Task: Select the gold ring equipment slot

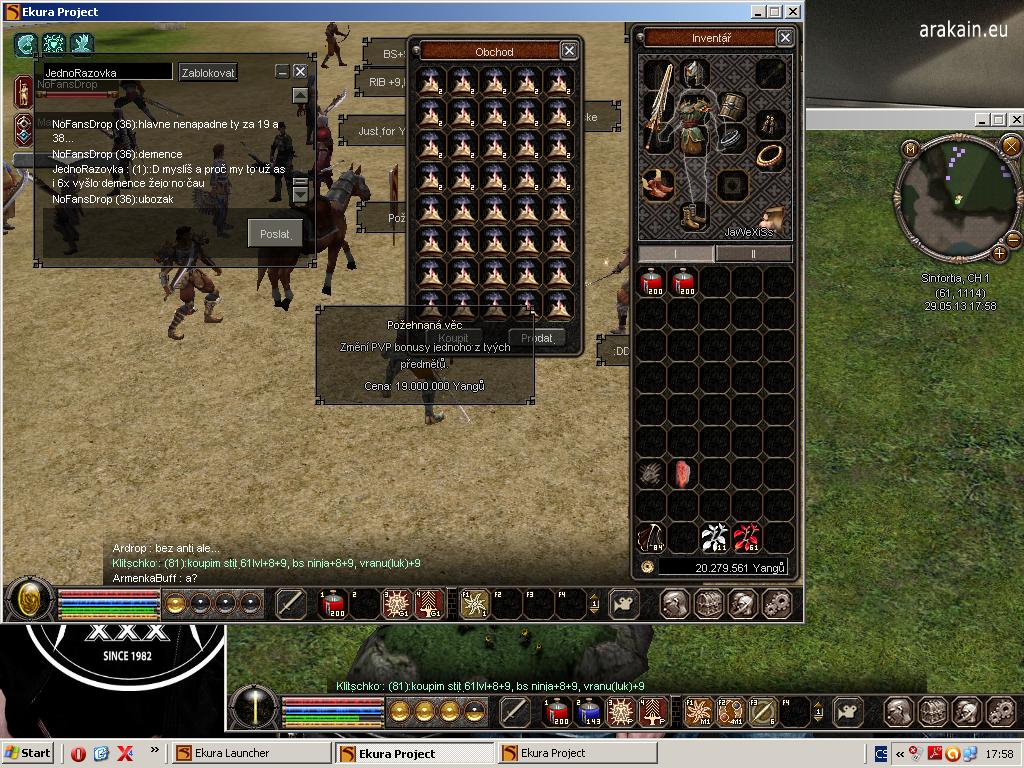Action: pyautogui.click(x=769, y=155)
